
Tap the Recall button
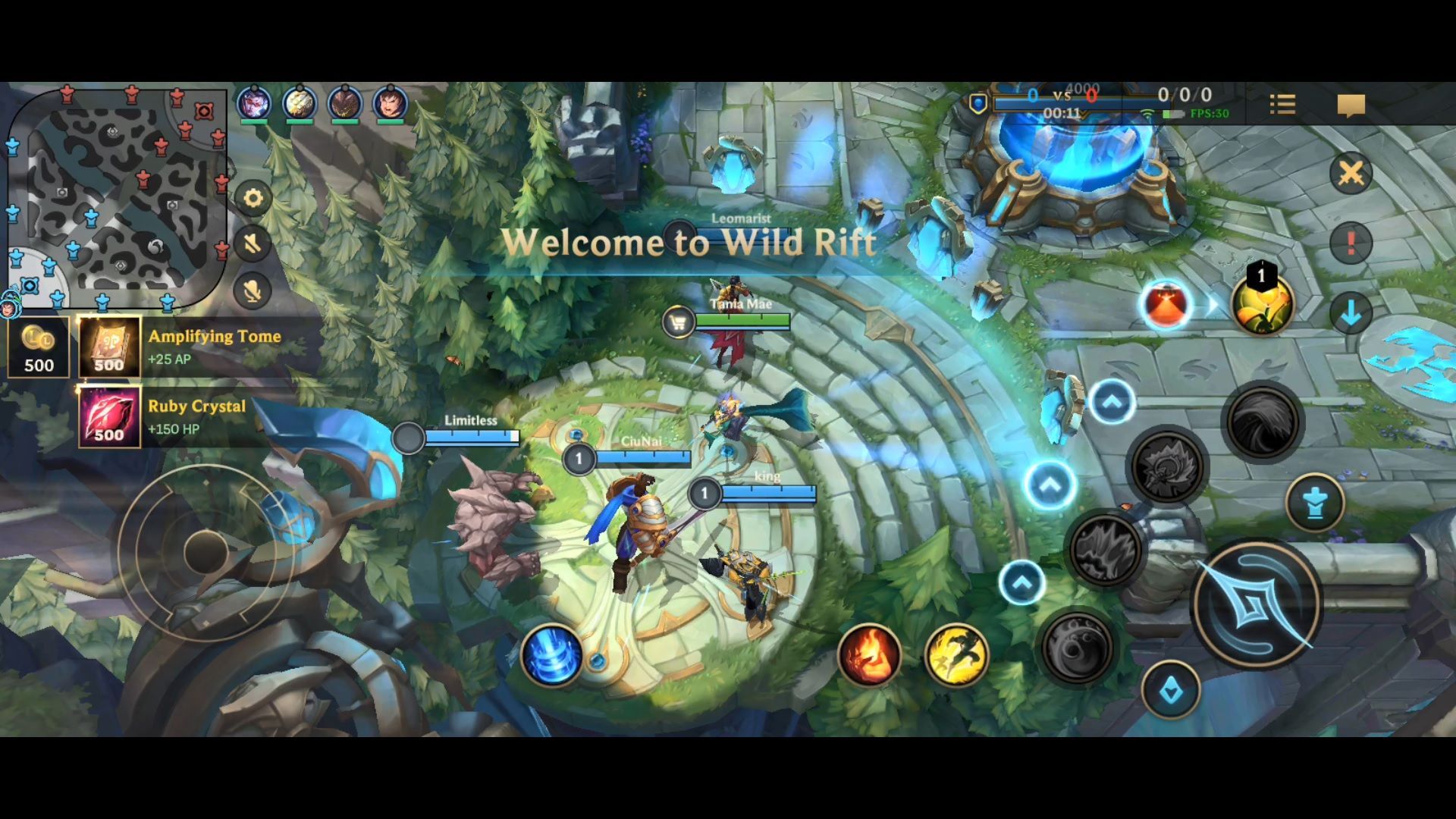(554, 656)
